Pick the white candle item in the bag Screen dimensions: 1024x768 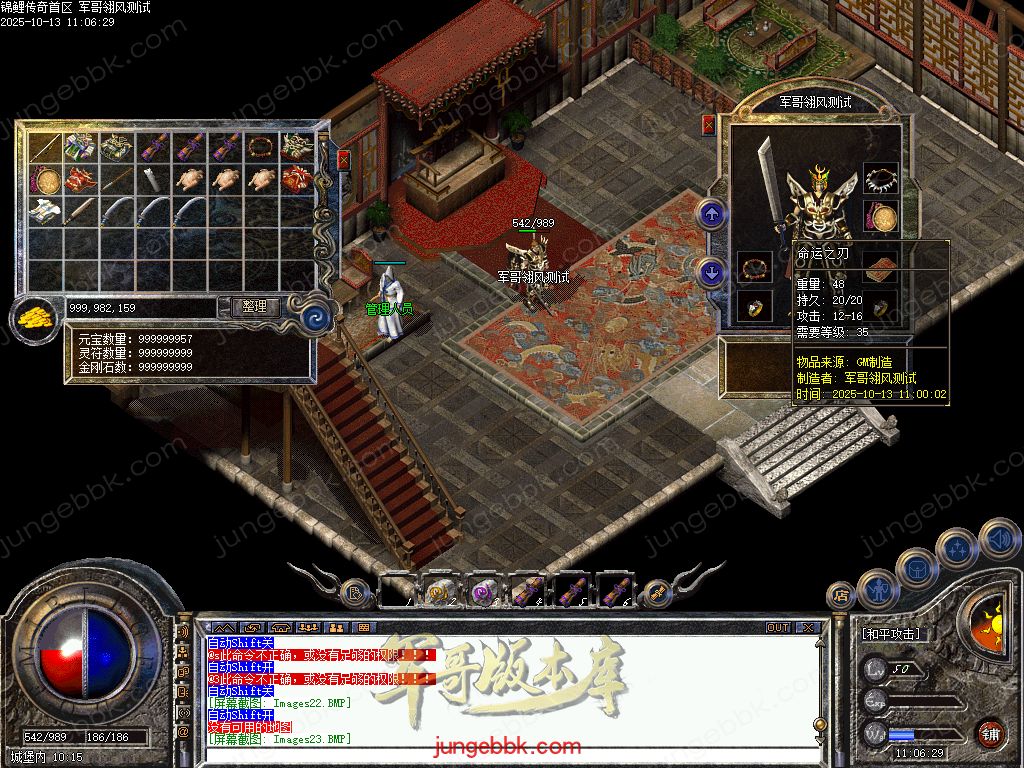pyautogui.click(x=153, y=180)
